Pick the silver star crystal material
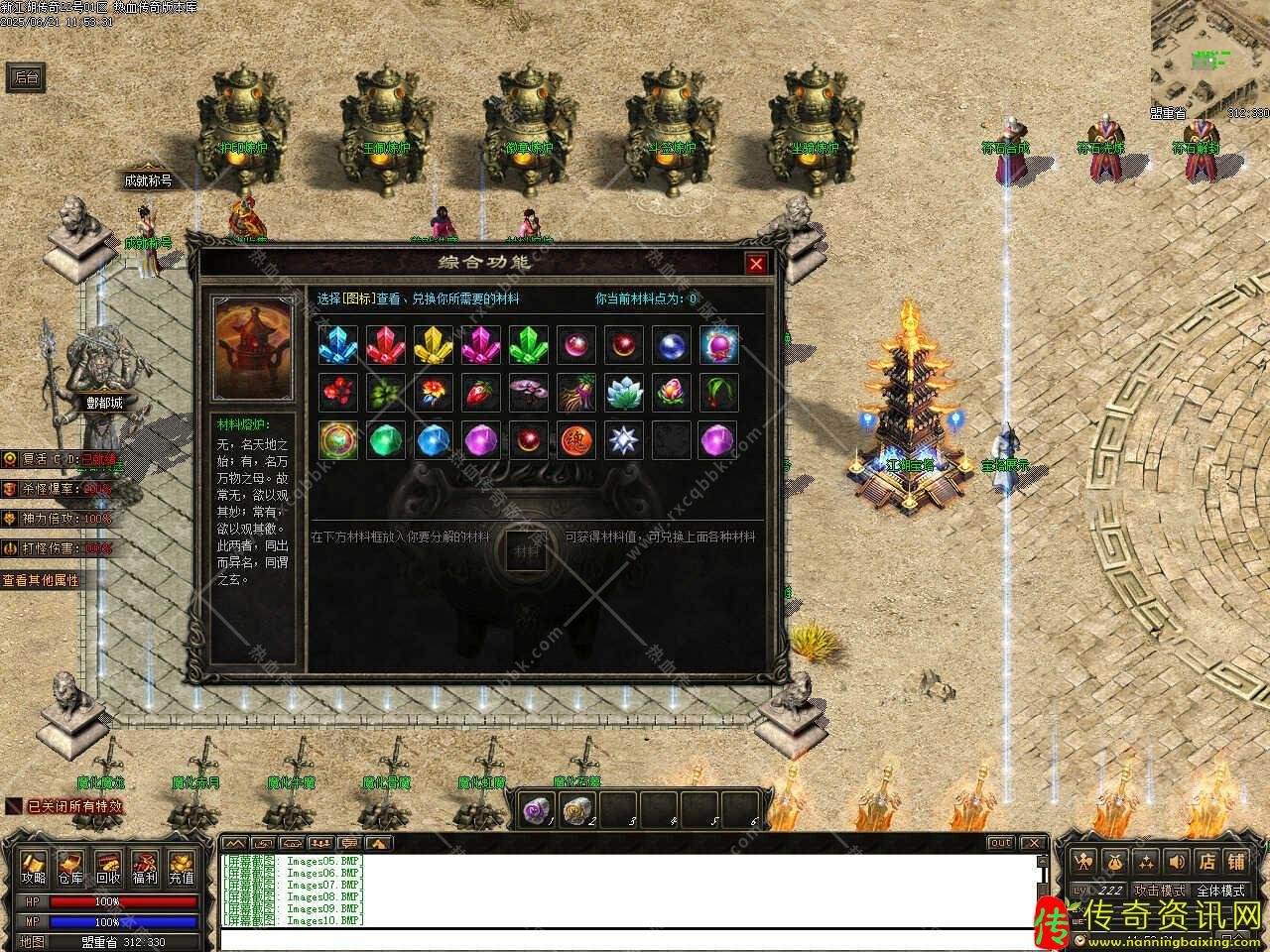The image size is (1270, 952). pos(623,440)
